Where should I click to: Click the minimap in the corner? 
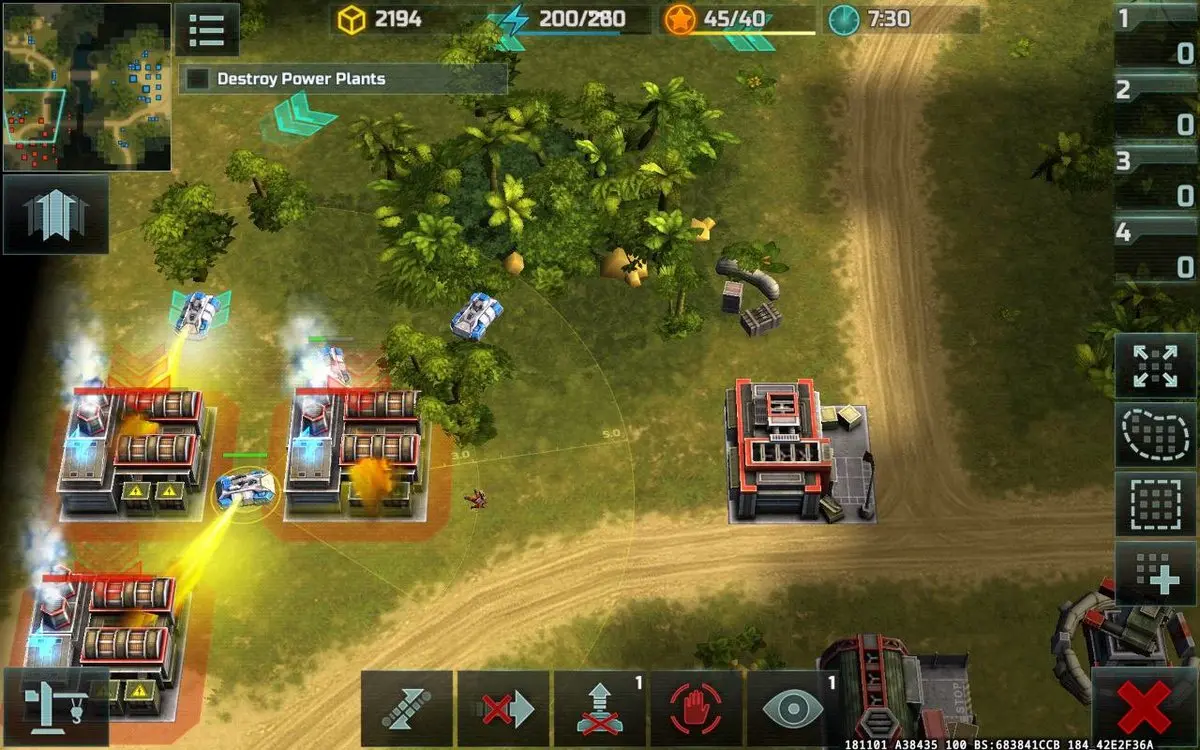pyautogui.click(x=86, y=86)
